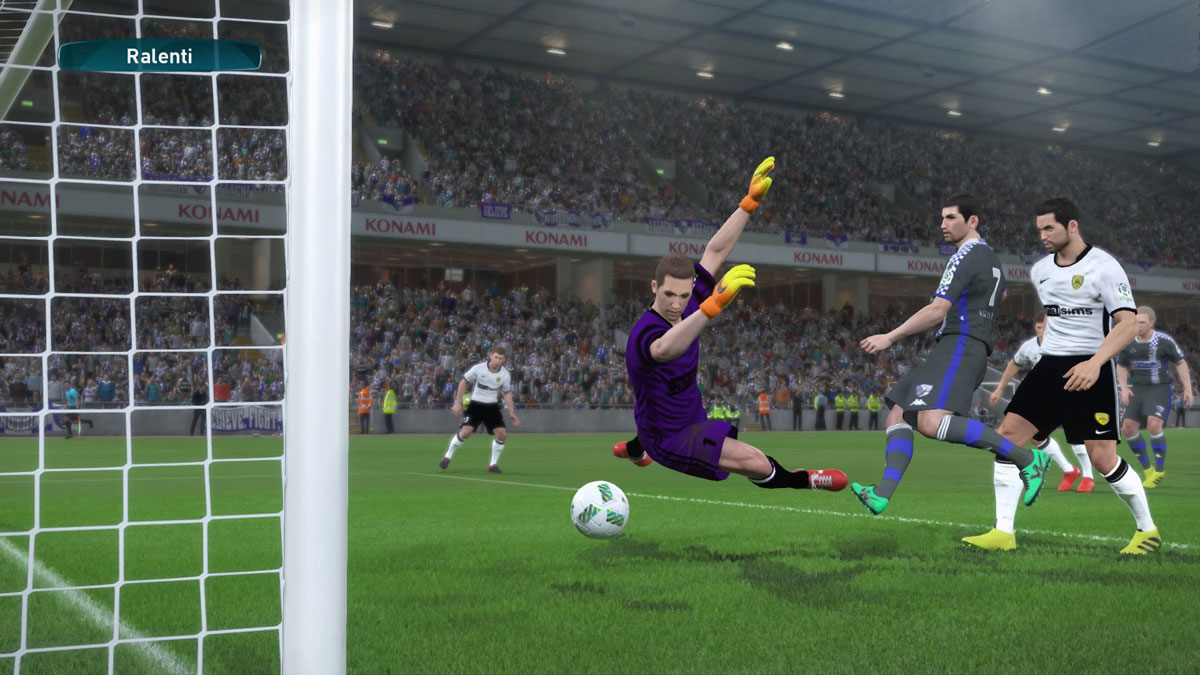The width and height of the screenshot is (1200, 675).
Task: Click the Ralenti replay label
Action: tap(160, 56)
